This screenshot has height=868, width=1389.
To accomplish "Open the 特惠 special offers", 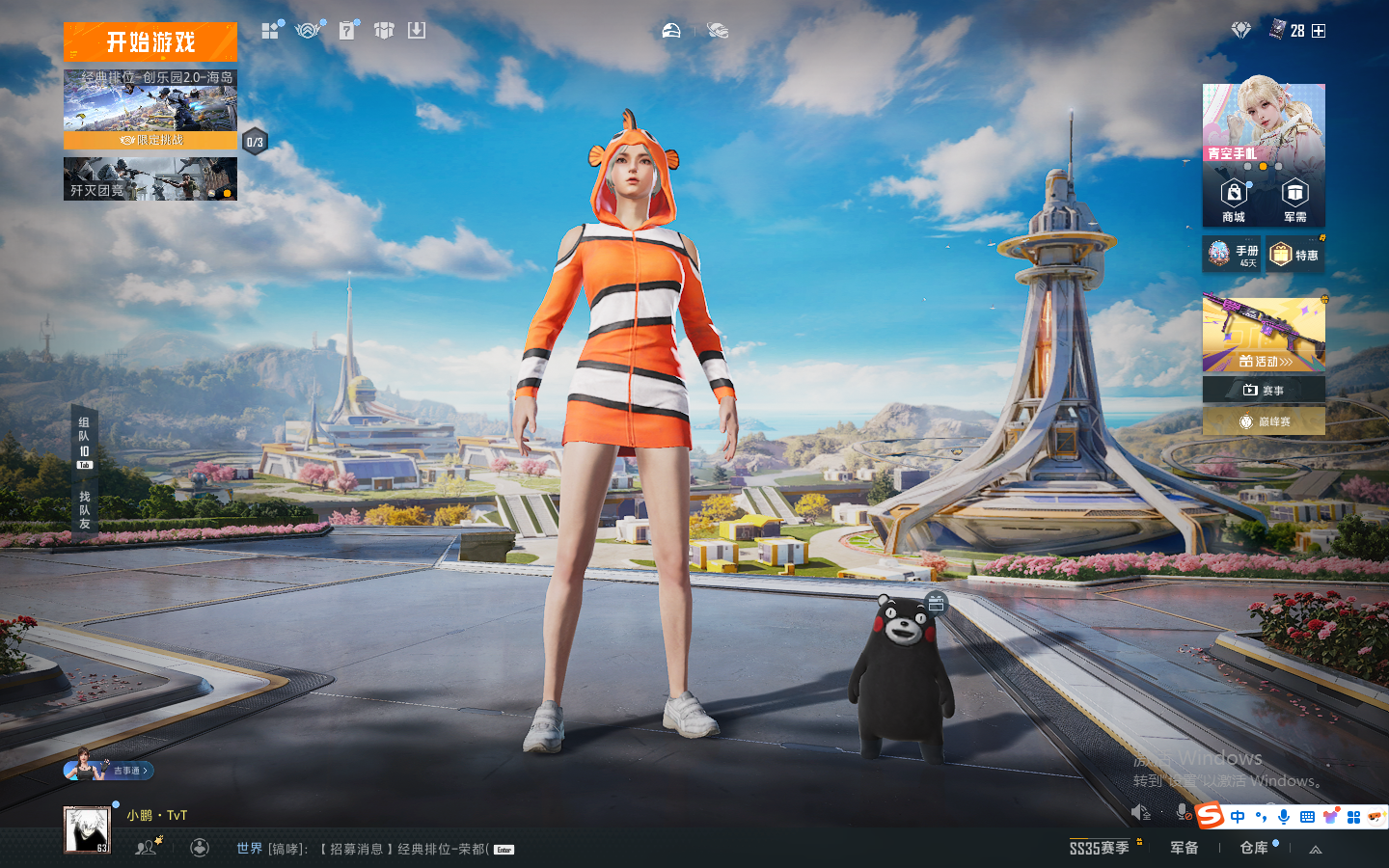I will coord(1294,255).
